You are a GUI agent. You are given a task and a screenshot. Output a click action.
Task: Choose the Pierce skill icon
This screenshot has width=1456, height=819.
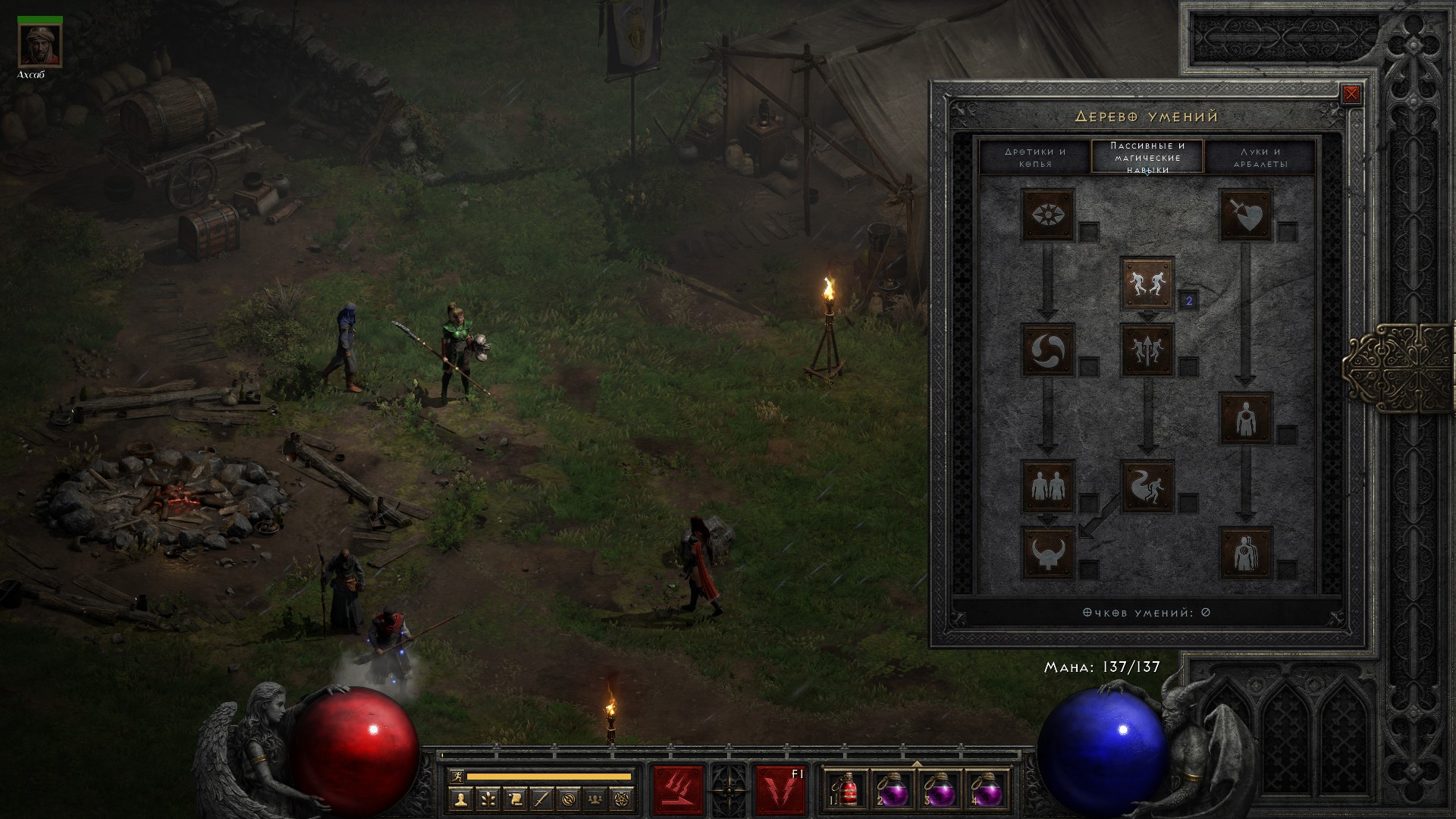tap(1245, 553)
